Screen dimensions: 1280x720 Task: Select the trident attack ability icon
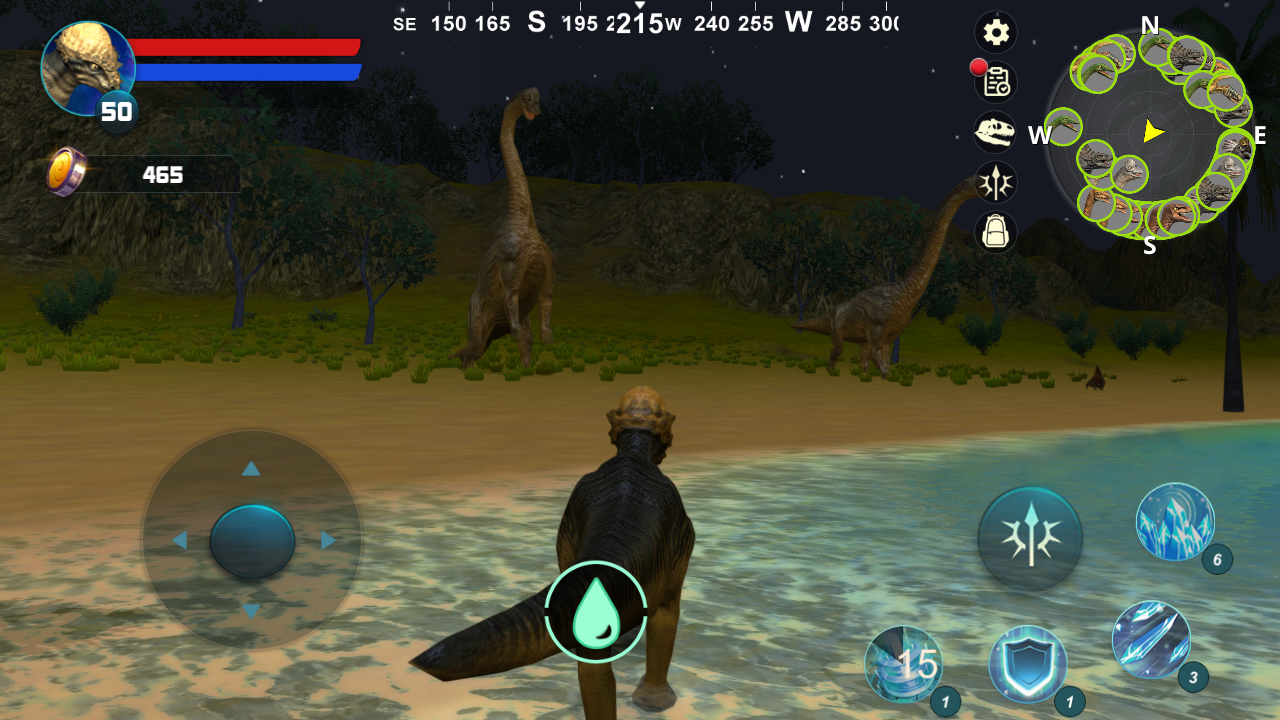coord(1032,537)
